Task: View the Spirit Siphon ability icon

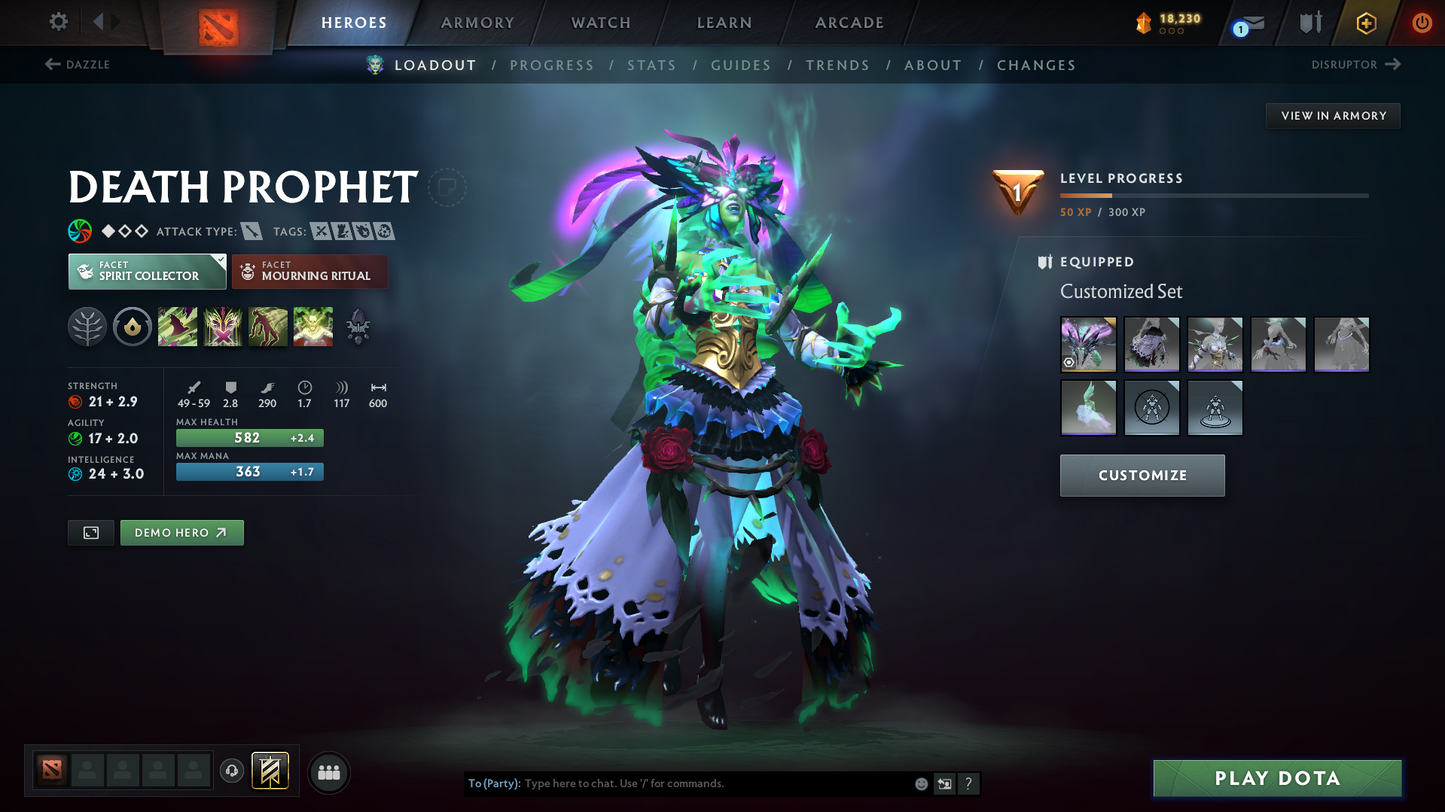Action: (267, 326)
